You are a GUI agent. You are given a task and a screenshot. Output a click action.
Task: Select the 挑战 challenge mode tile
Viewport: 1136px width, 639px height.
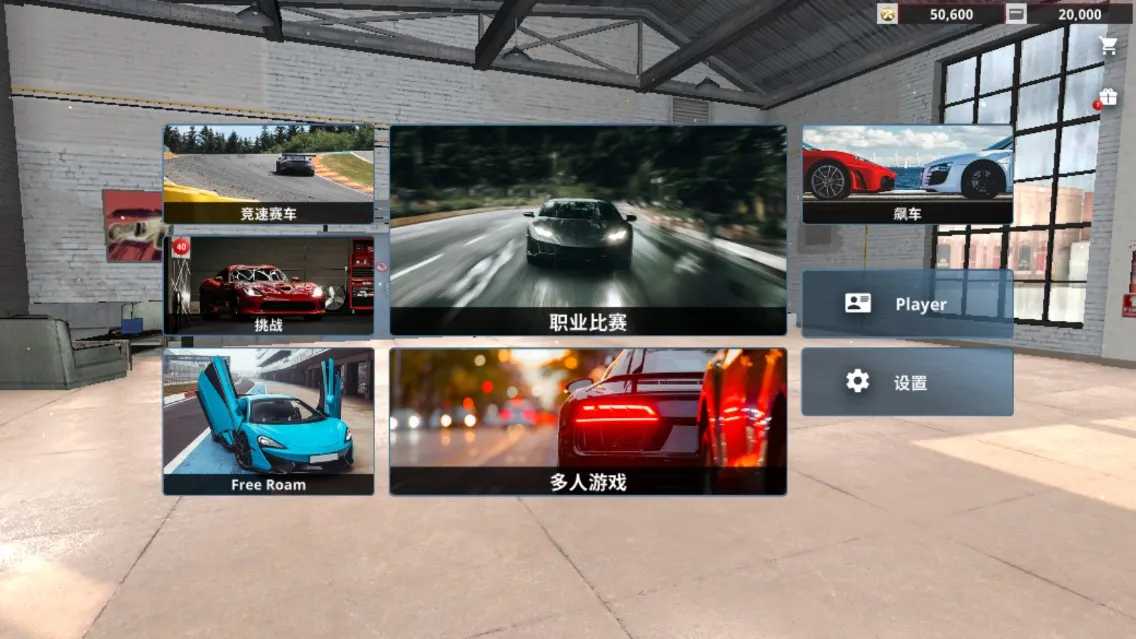268,285
